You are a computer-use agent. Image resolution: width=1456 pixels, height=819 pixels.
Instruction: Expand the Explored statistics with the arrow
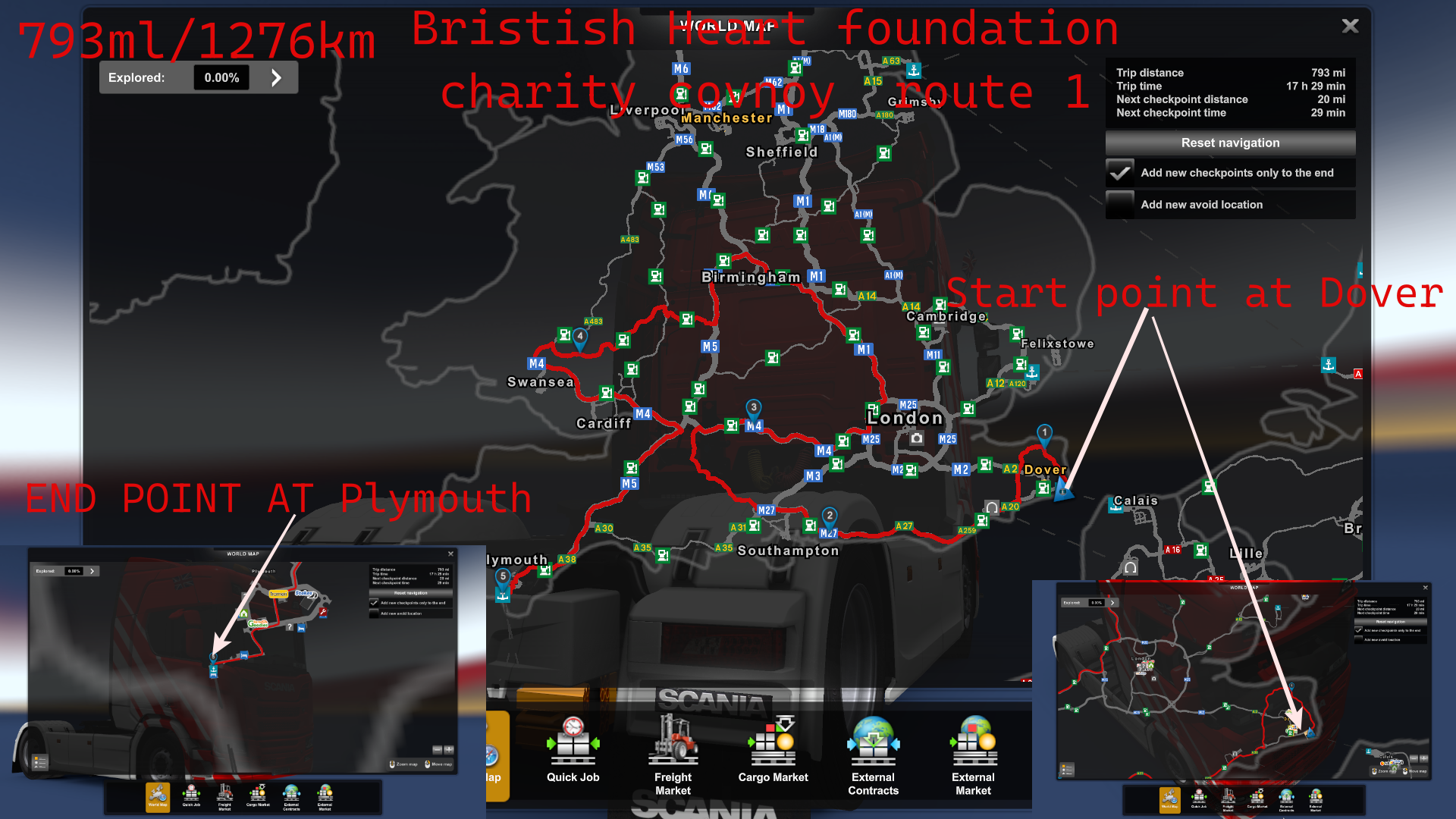[x=276, y=77]
